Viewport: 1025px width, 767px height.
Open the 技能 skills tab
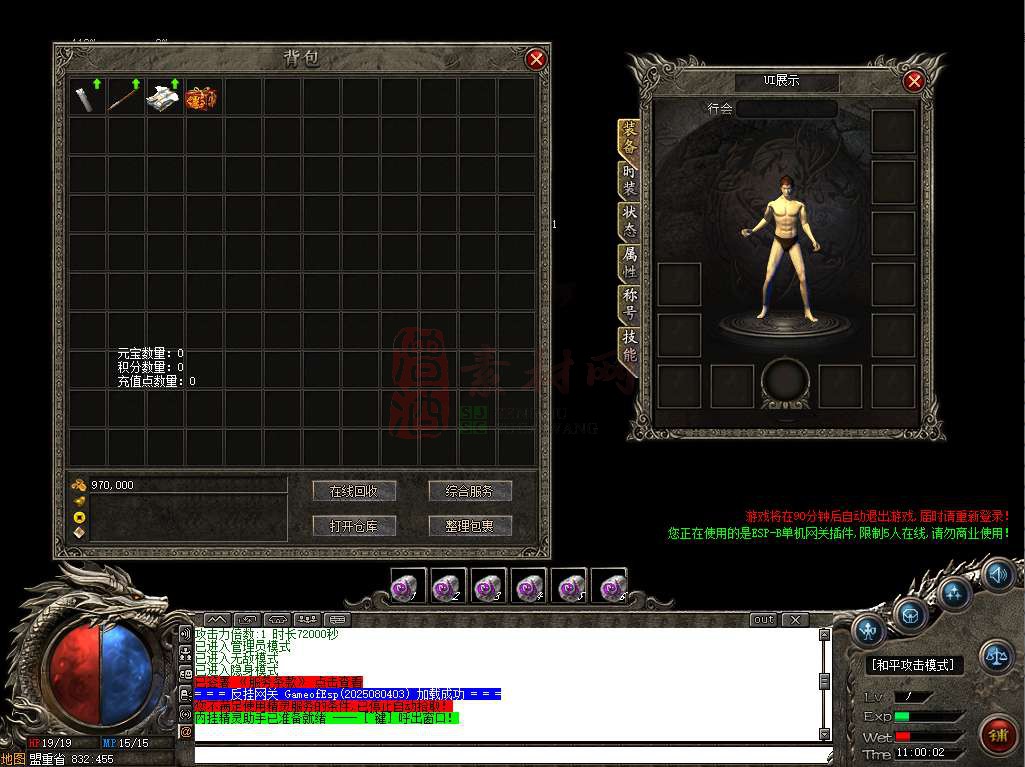click(x=629, y=345)
